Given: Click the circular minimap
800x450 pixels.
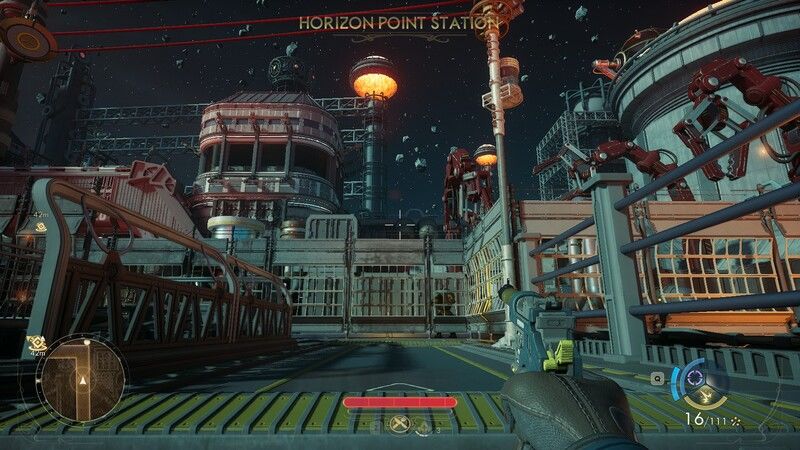Looking at the screenshot, I should 81,379.
